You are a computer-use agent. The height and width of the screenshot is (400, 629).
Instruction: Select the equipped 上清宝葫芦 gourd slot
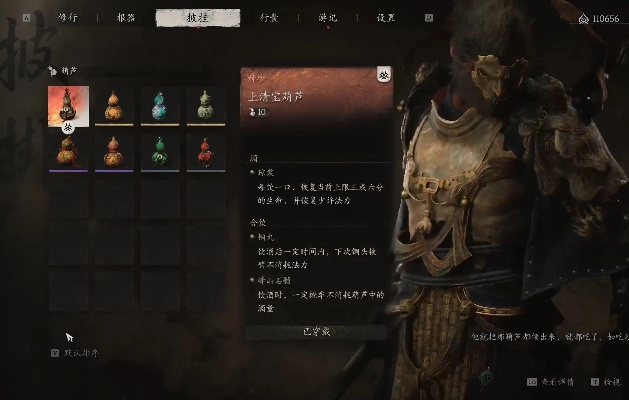point(68,105)
